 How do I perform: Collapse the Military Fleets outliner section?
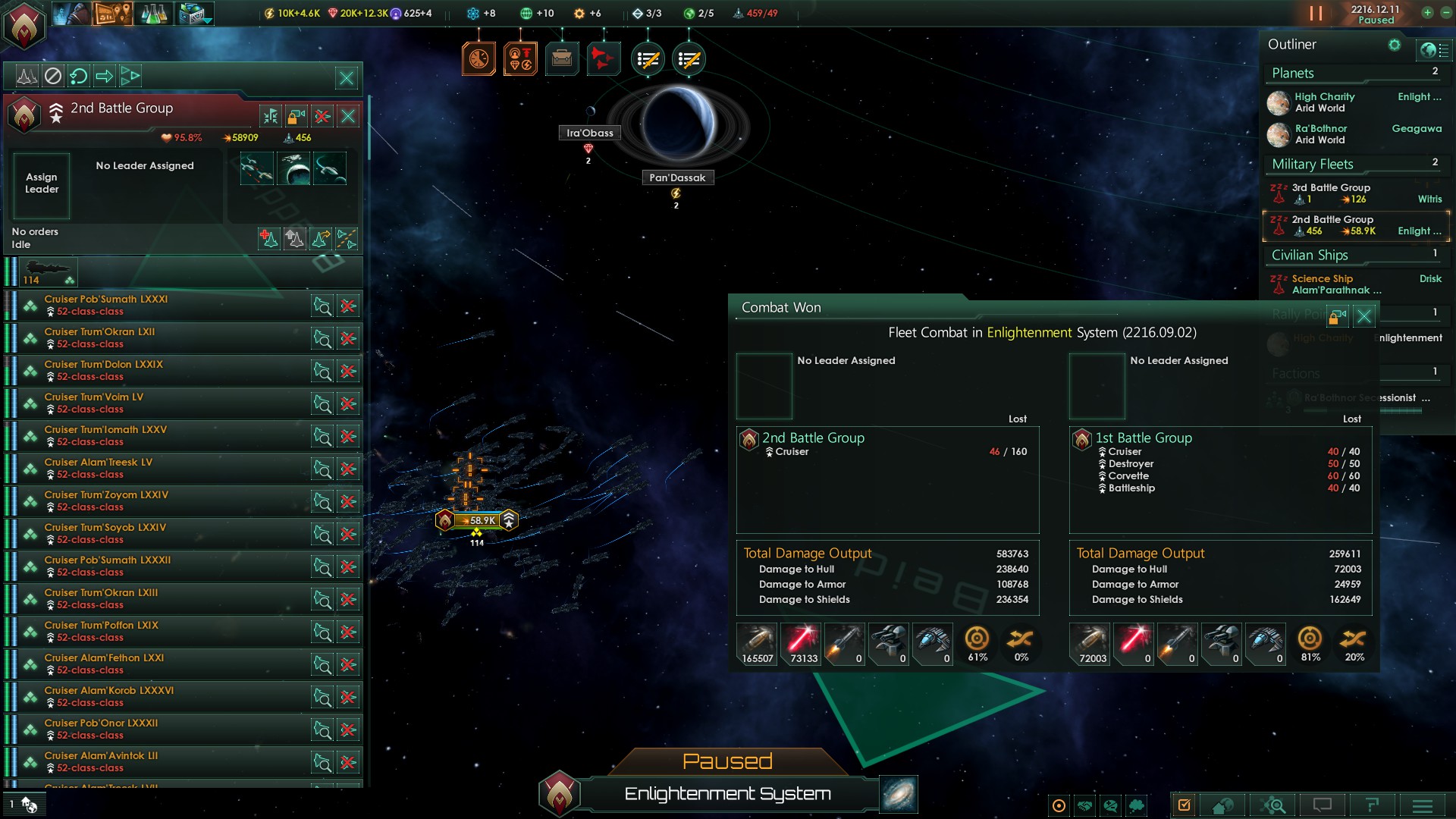click(x=1312, y=165)
